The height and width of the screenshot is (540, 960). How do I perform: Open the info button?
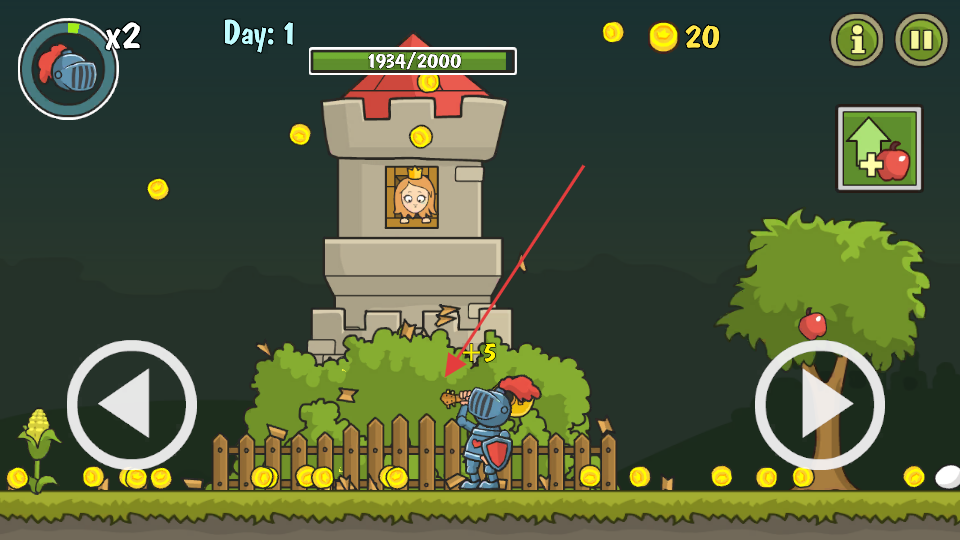pyautogui.click(x=857, y=40)
